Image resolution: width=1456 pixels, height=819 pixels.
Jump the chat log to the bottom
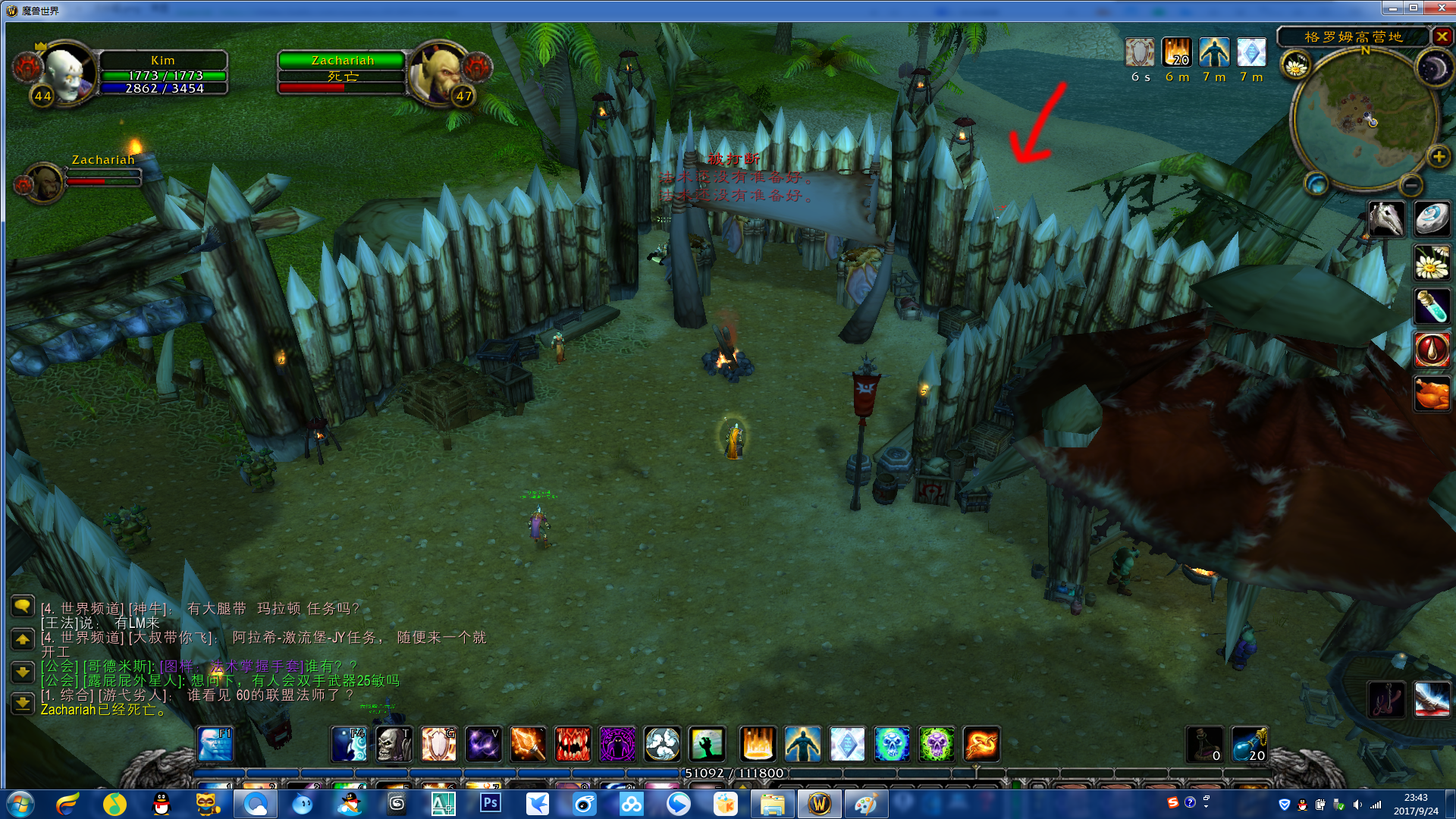pyautogui.click(x=23, y=703)
